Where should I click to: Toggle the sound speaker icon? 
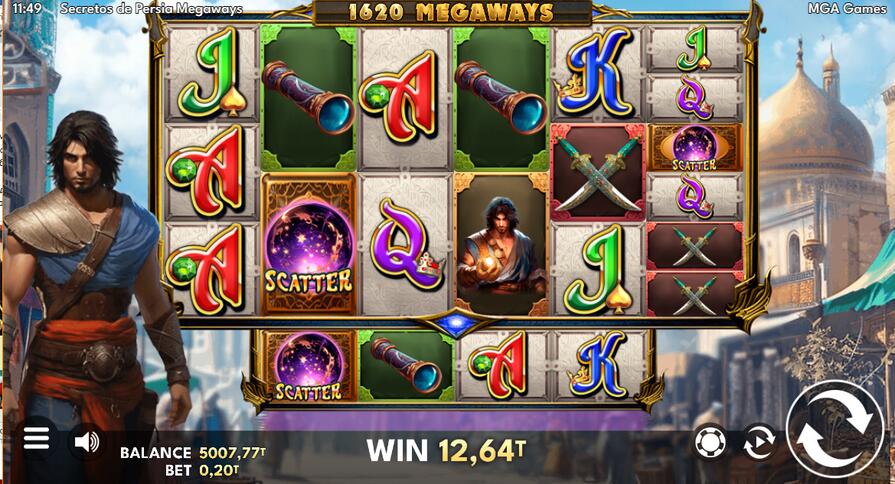coord(87,441)
